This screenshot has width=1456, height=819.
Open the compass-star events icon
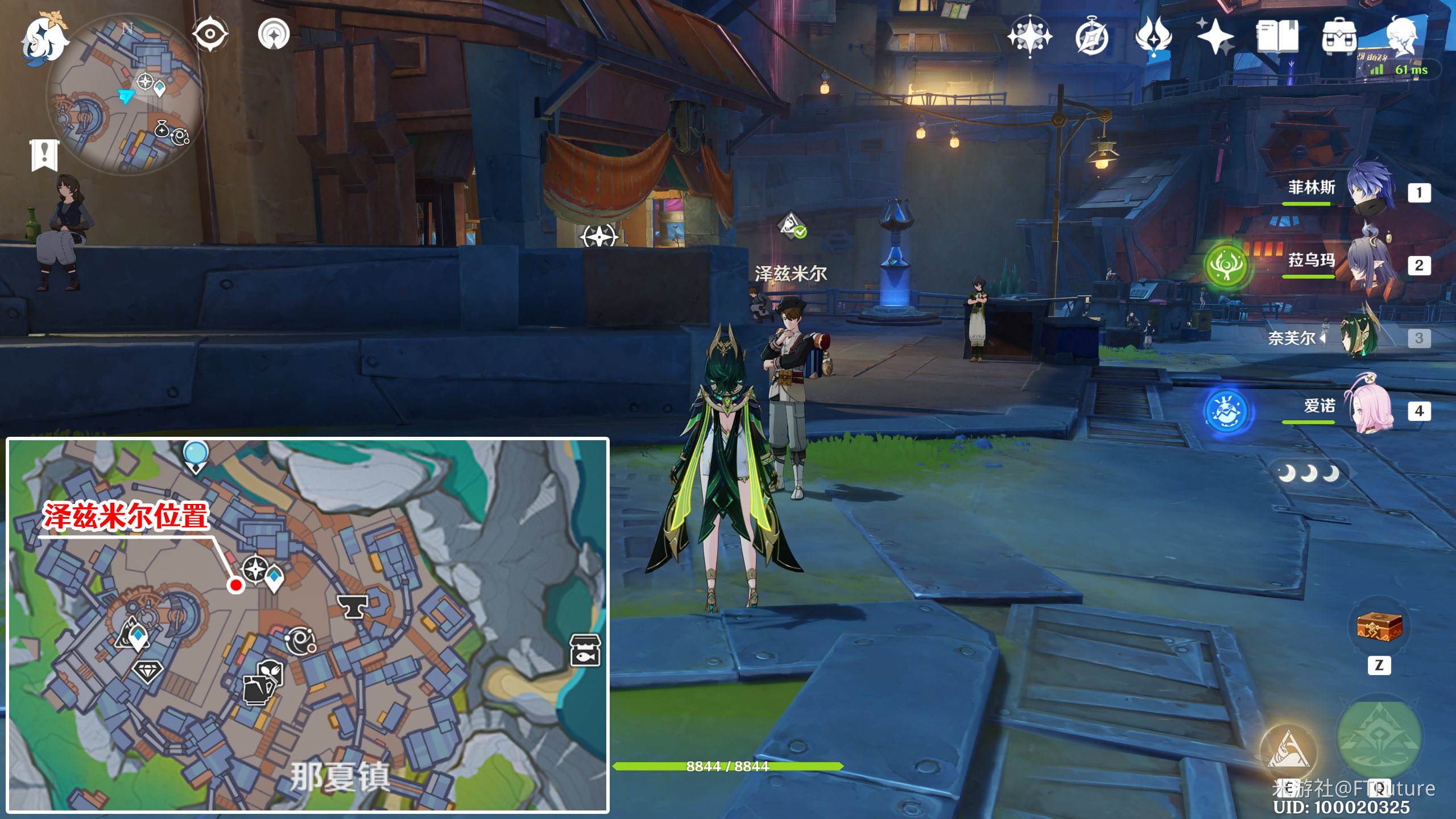[x=1029, y=36]
